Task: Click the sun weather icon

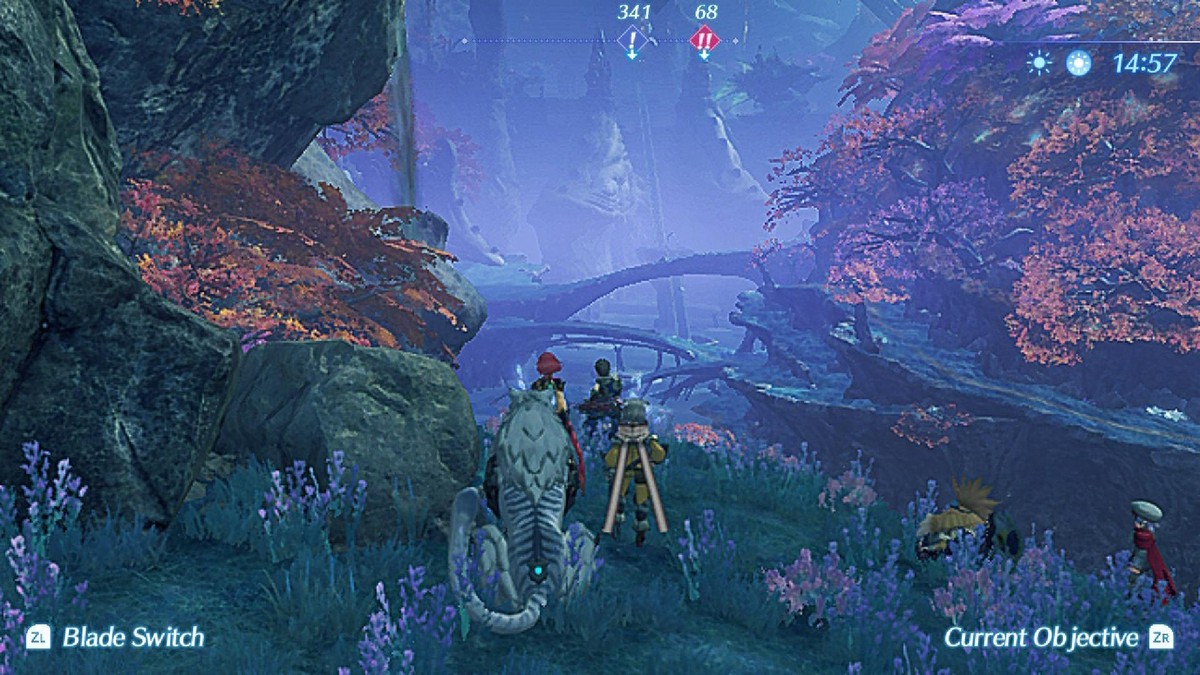Action: click(x=1040, y=64)
